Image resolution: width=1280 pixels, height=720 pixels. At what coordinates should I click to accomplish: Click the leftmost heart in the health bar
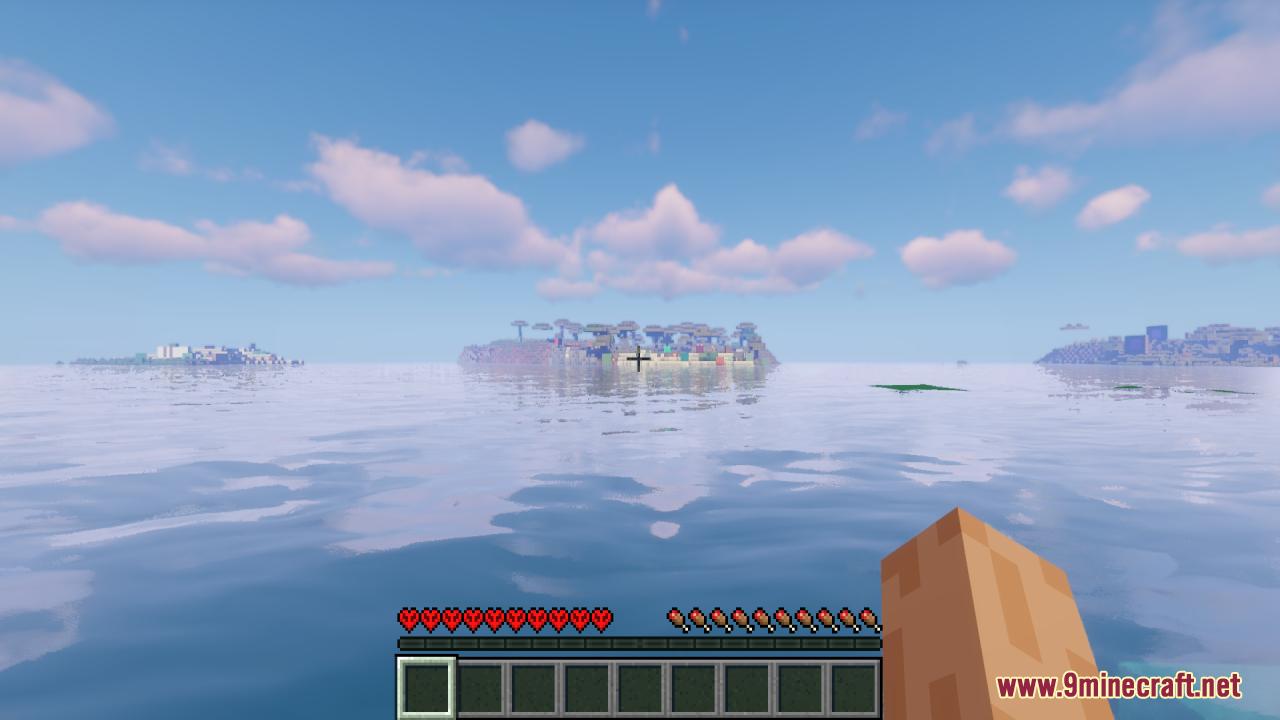tap(408, 618)
